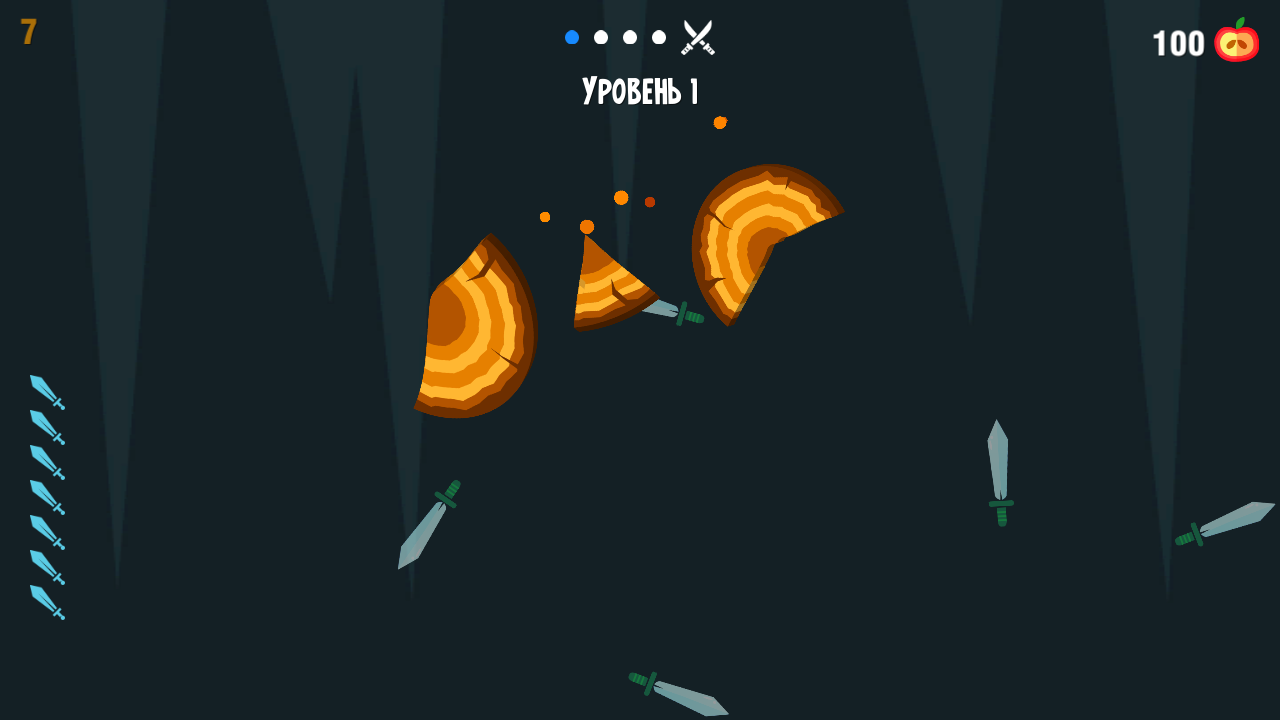Click the third progress dot in the sequence

[x=630, y=36]
